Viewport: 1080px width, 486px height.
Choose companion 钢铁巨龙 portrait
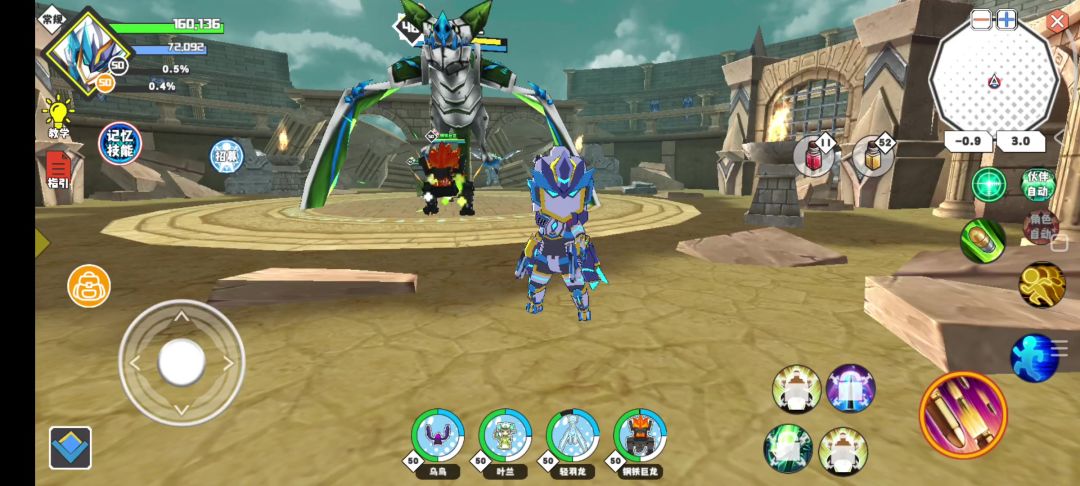(640, 435)
